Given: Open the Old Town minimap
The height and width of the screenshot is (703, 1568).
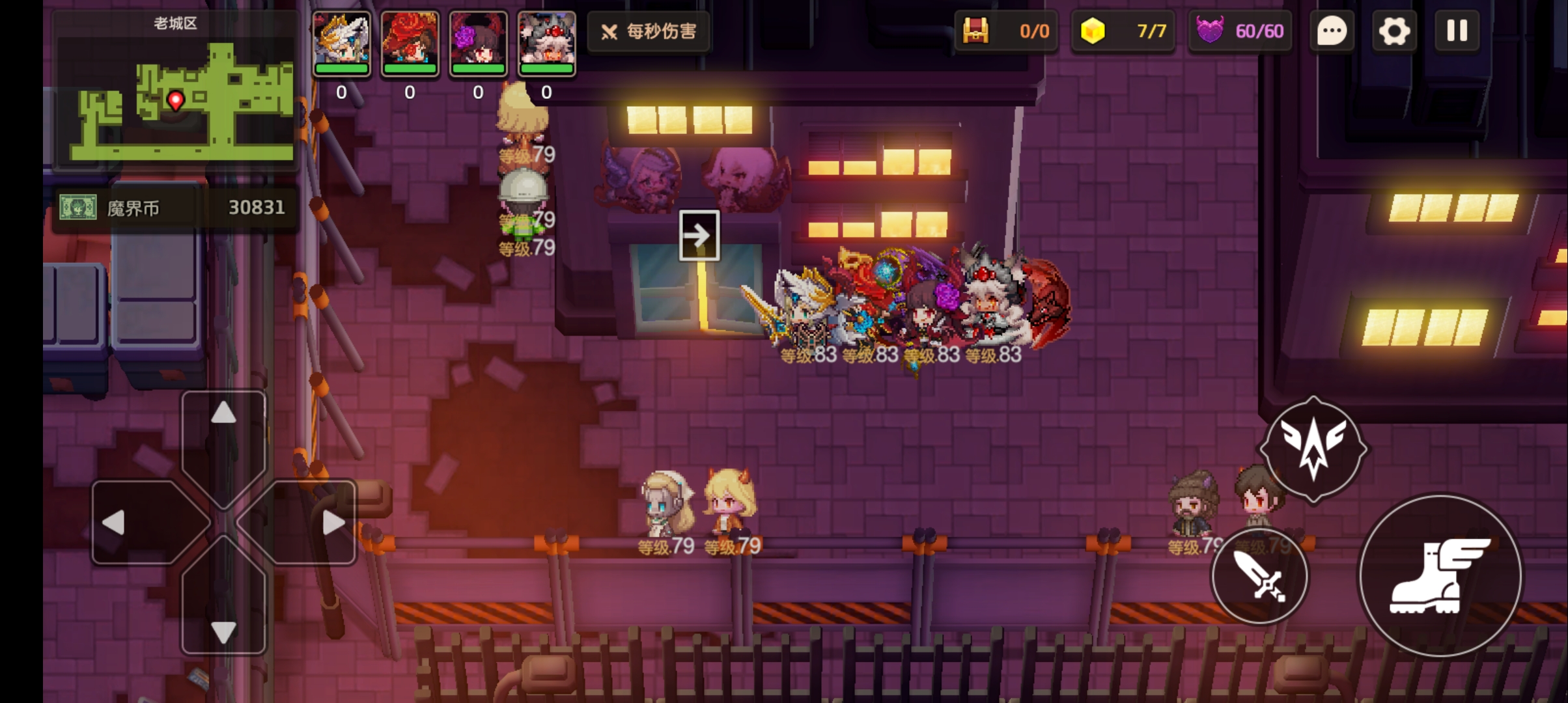Looking at the screenshot, I should pos(176,91).
